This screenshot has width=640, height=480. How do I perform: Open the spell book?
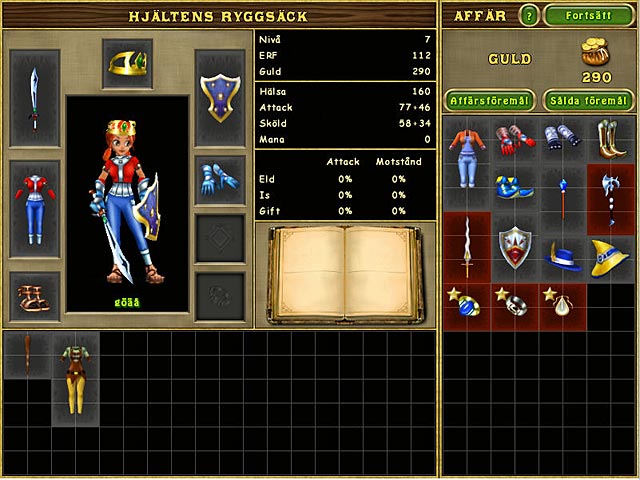tap(346, 275)
